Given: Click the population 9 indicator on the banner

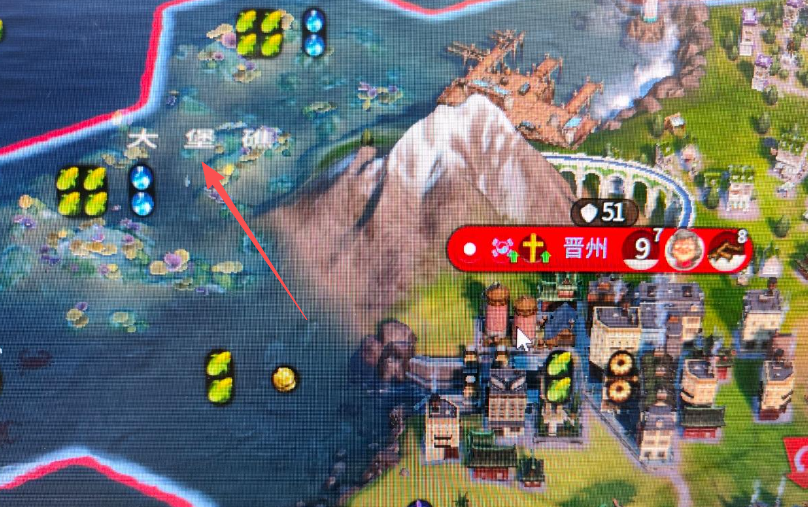Looking at the screenshot, I should pos(639,250).
